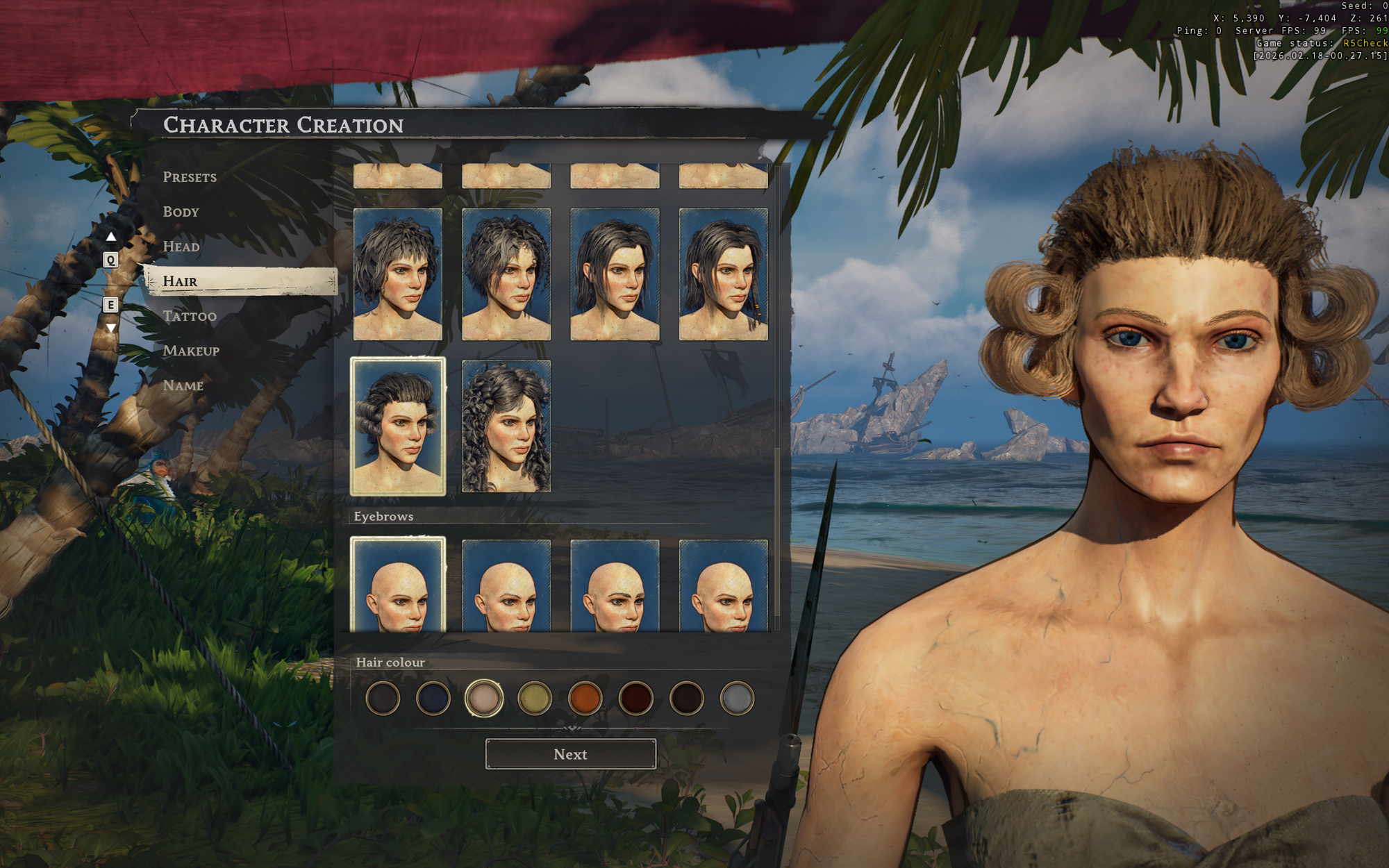Choose the dark navy blue hair colour
Viewport: 1389px width, 868px height.
433,699
